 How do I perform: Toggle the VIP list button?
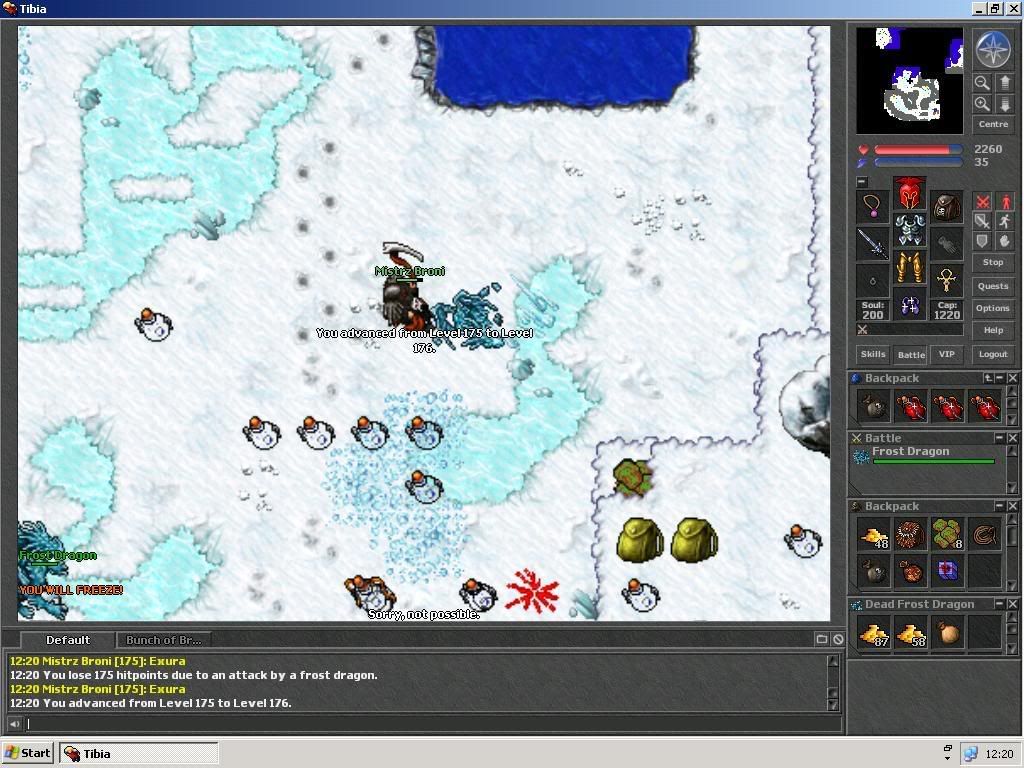(x=945, y=354)
